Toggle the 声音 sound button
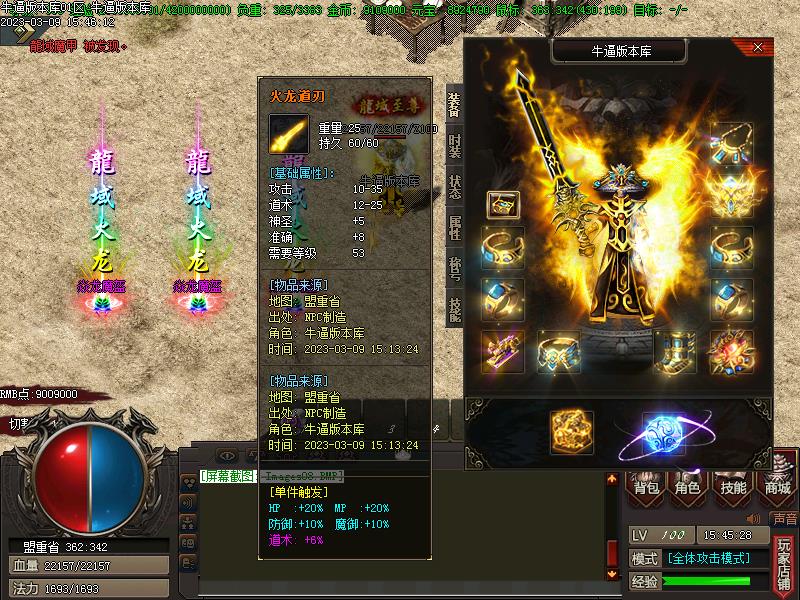This screenshot has width=800, height=600. (x=784, y=519)
